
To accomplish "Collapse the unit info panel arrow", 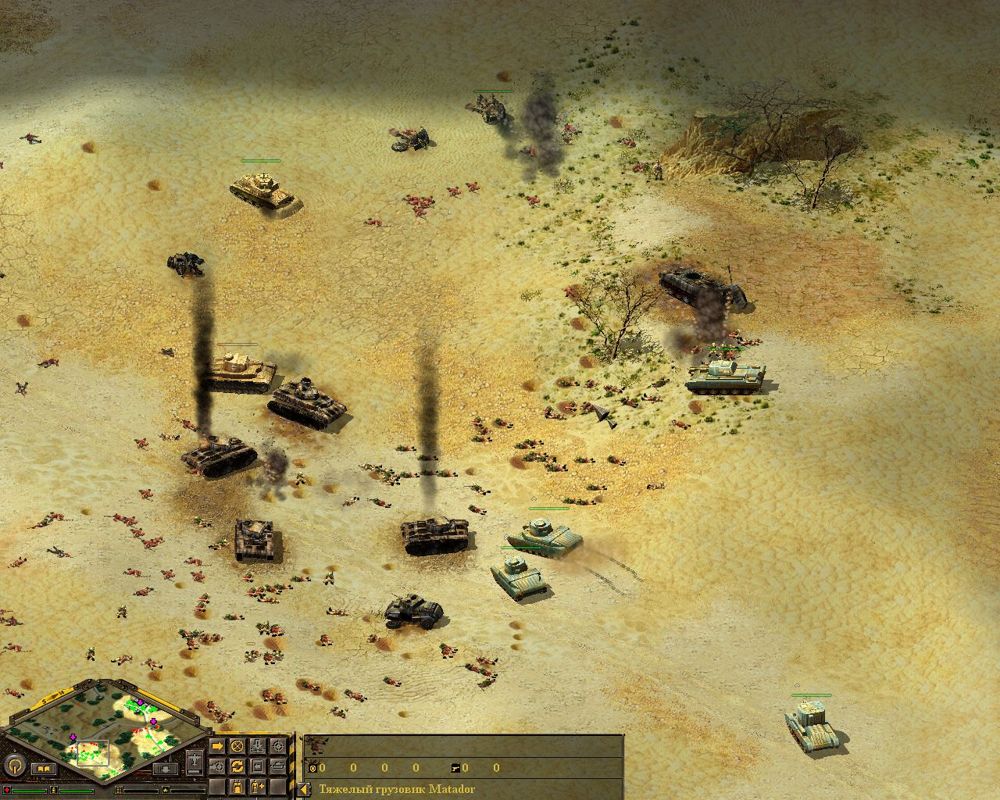I will pyautogui.click(x=303, y=789).
